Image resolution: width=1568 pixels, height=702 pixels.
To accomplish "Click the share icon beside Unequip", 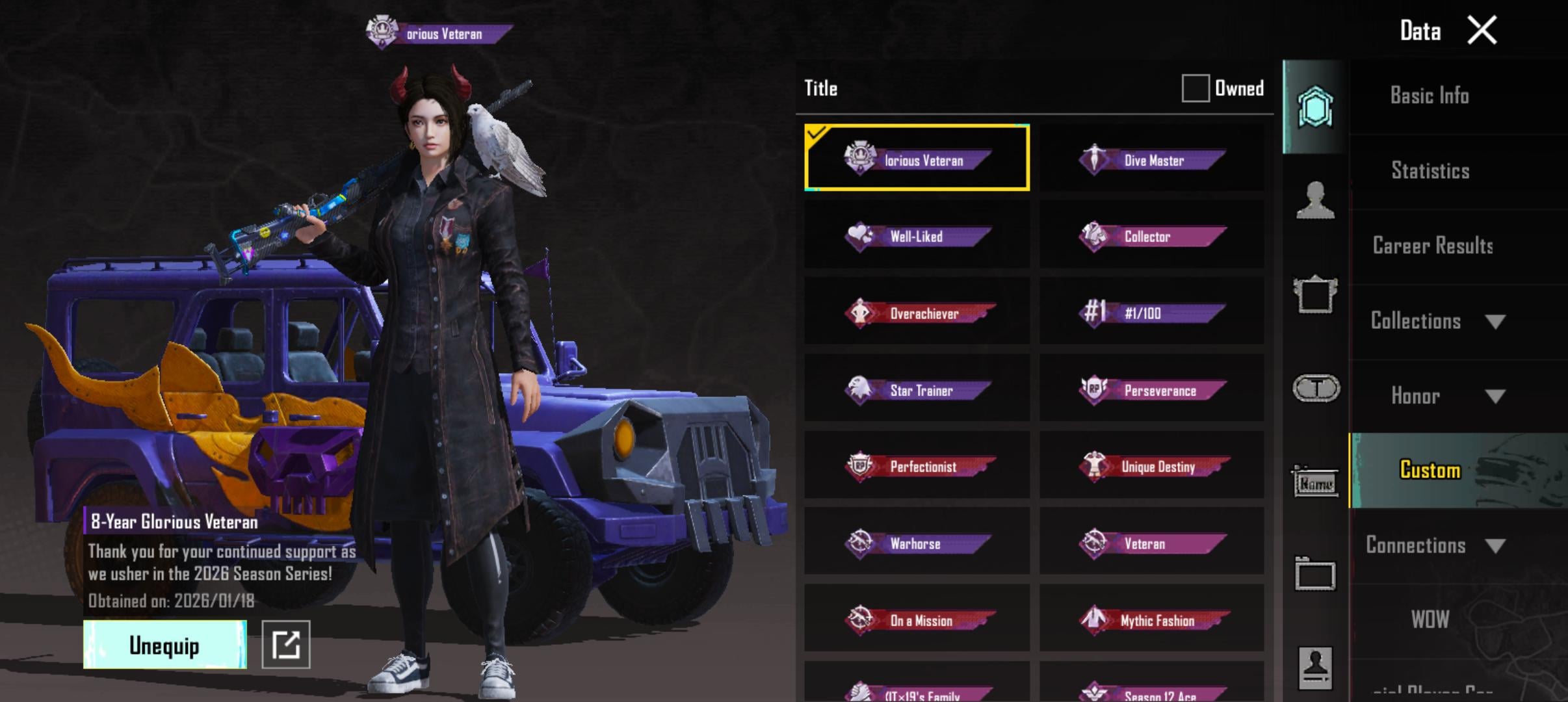I will (x=285, y=645).
